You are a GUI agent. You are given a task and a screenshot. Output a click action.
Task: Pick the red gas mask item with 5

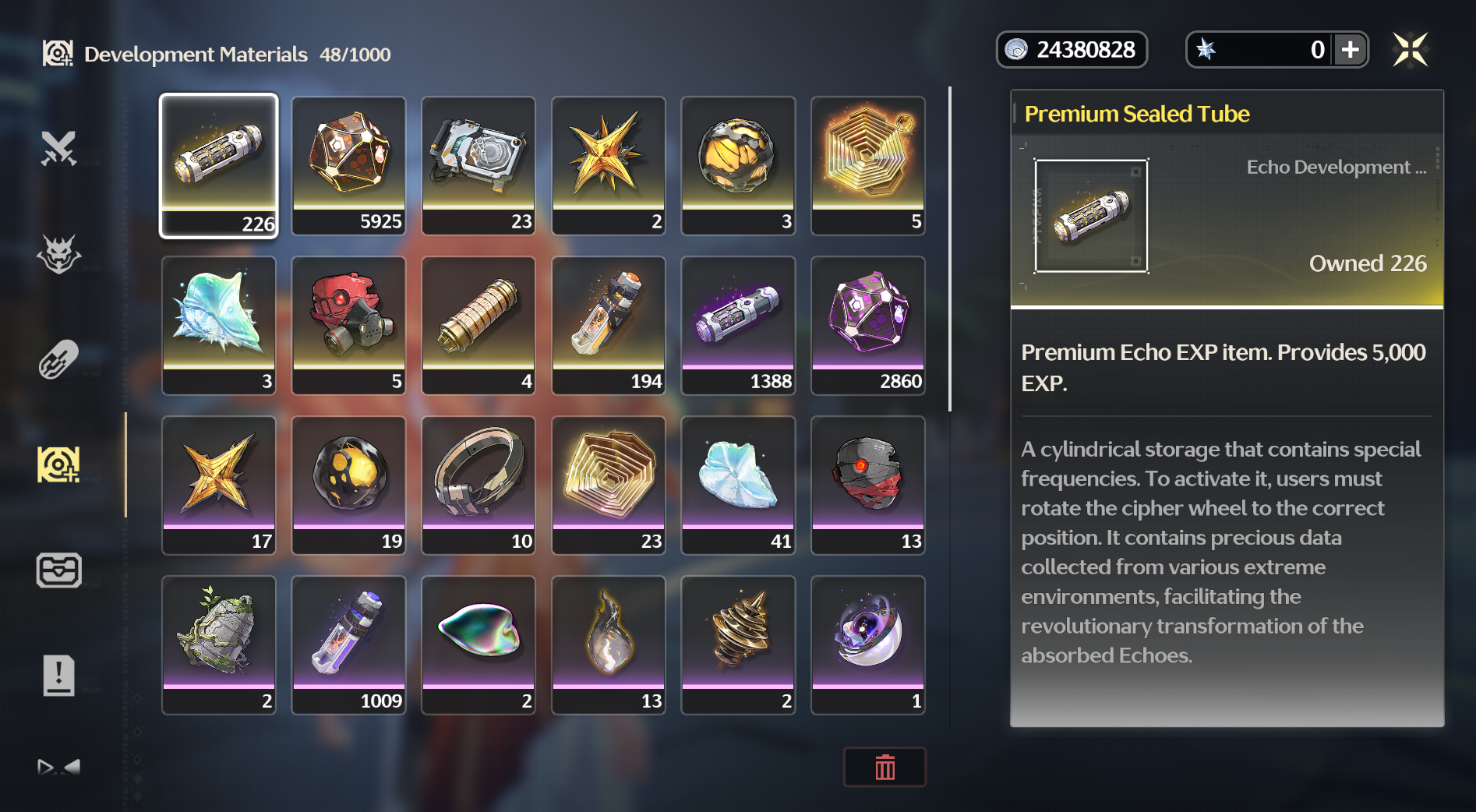pyautogui.click(x=348, y=325)
